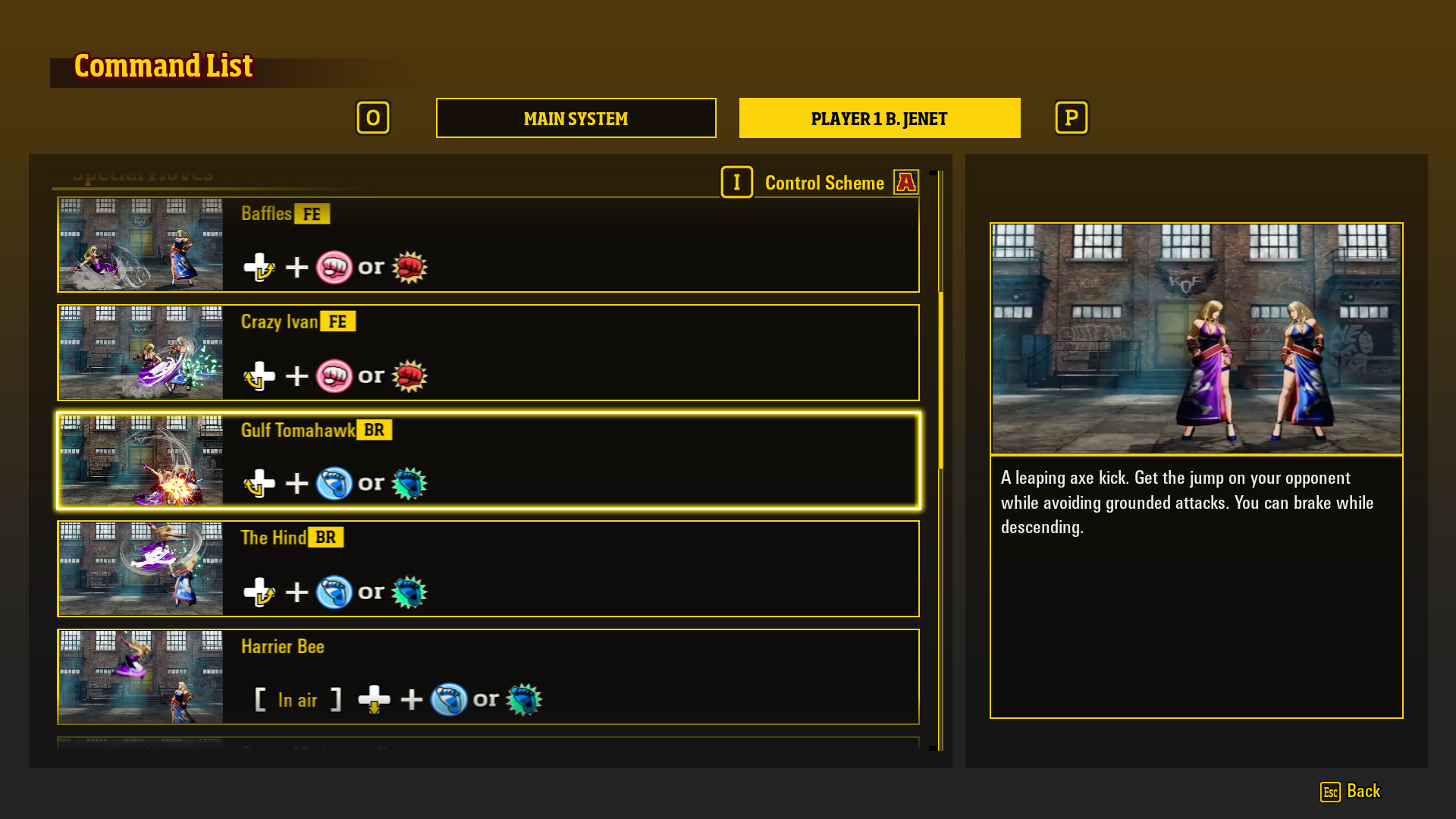Click the red A icon after Control Scheme
1456x819 pixels.
pos(905,182)
